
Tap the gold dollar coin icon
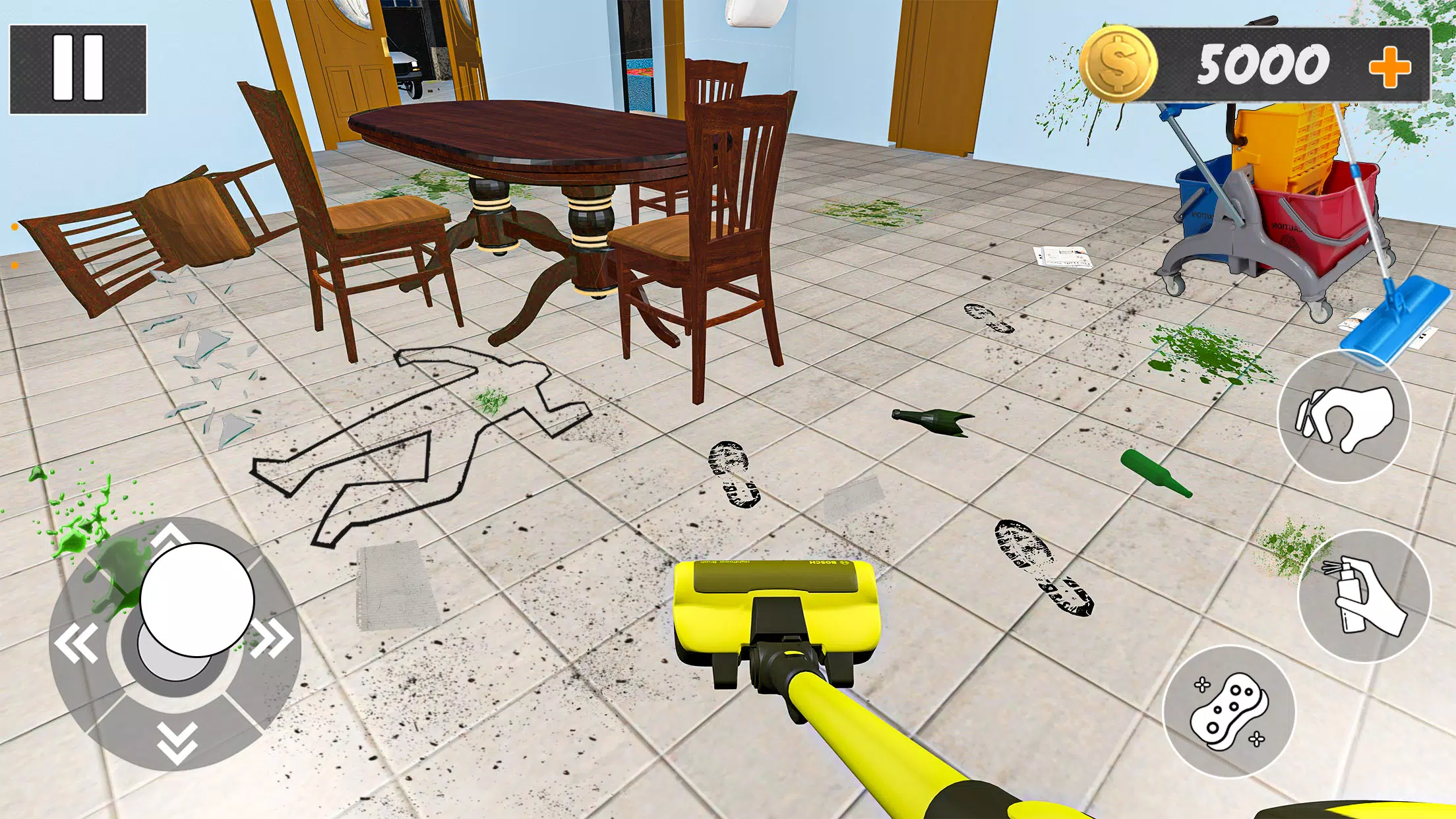pyautogui.click(x=1118, y=63)
